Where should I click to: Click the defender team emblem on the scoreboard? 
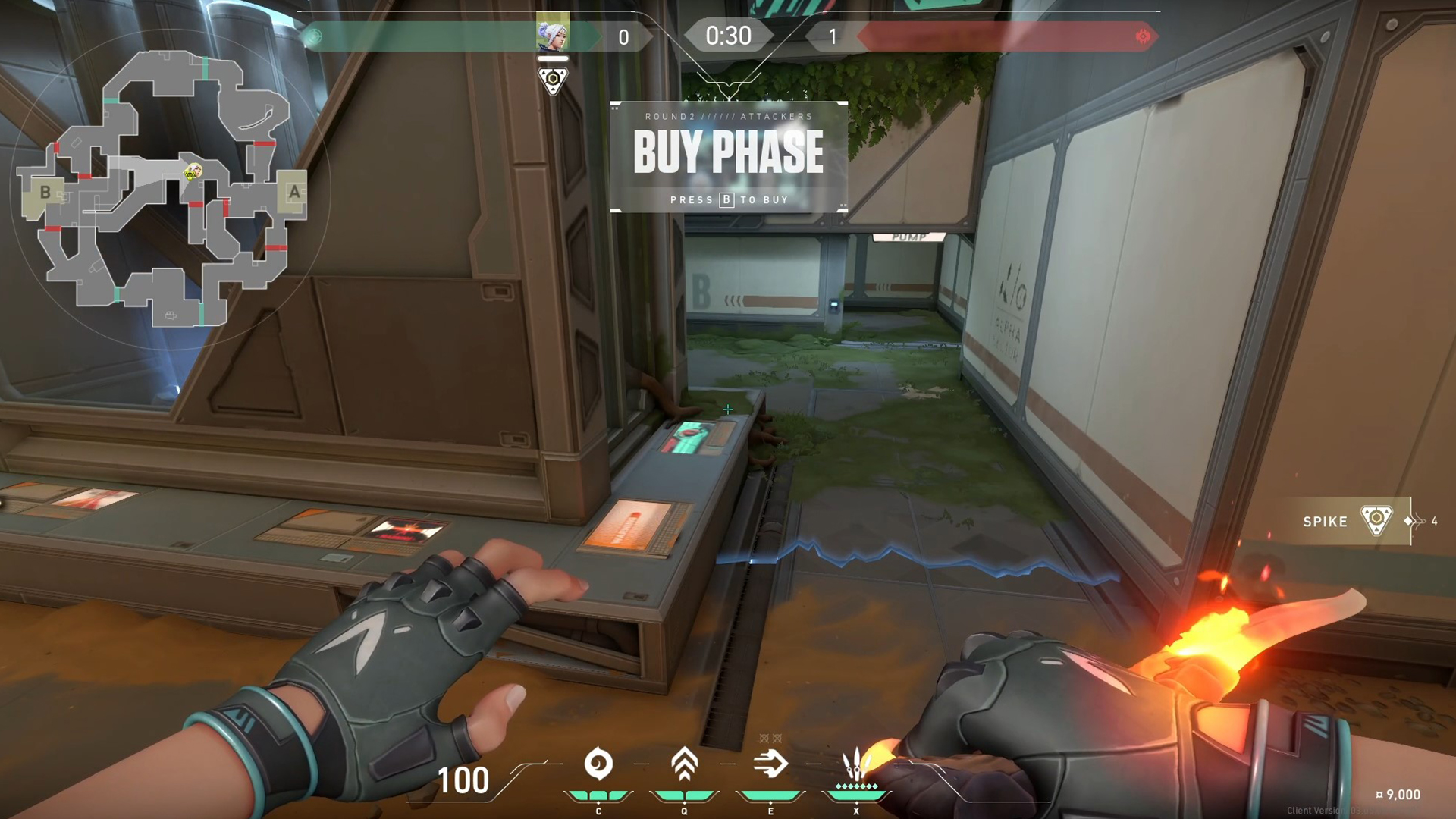1144,35
